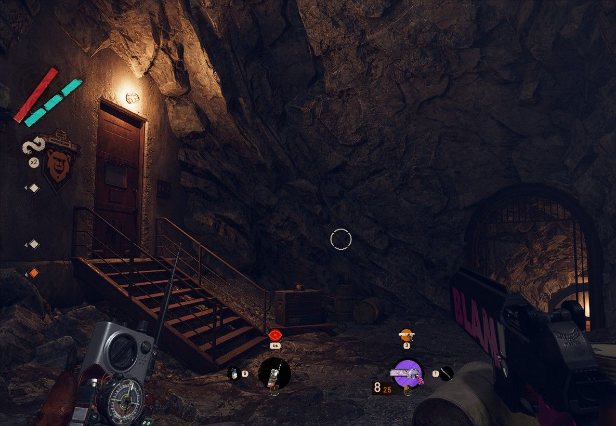Click the Reprise snake icon
Viewport: 616px width, 426px height.
click(32, 147)
